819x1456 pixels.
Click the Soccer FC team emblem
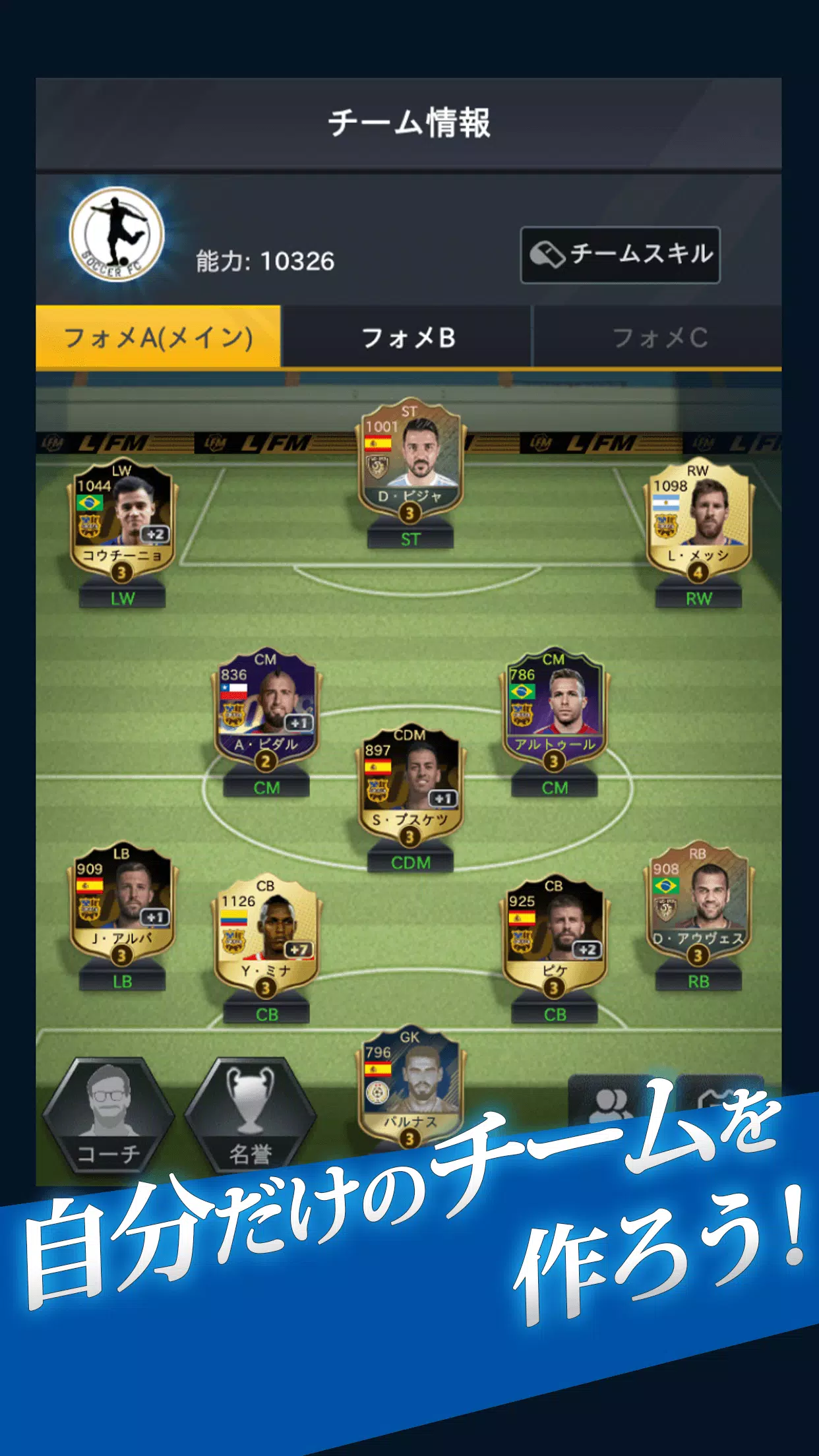point(117,234)
